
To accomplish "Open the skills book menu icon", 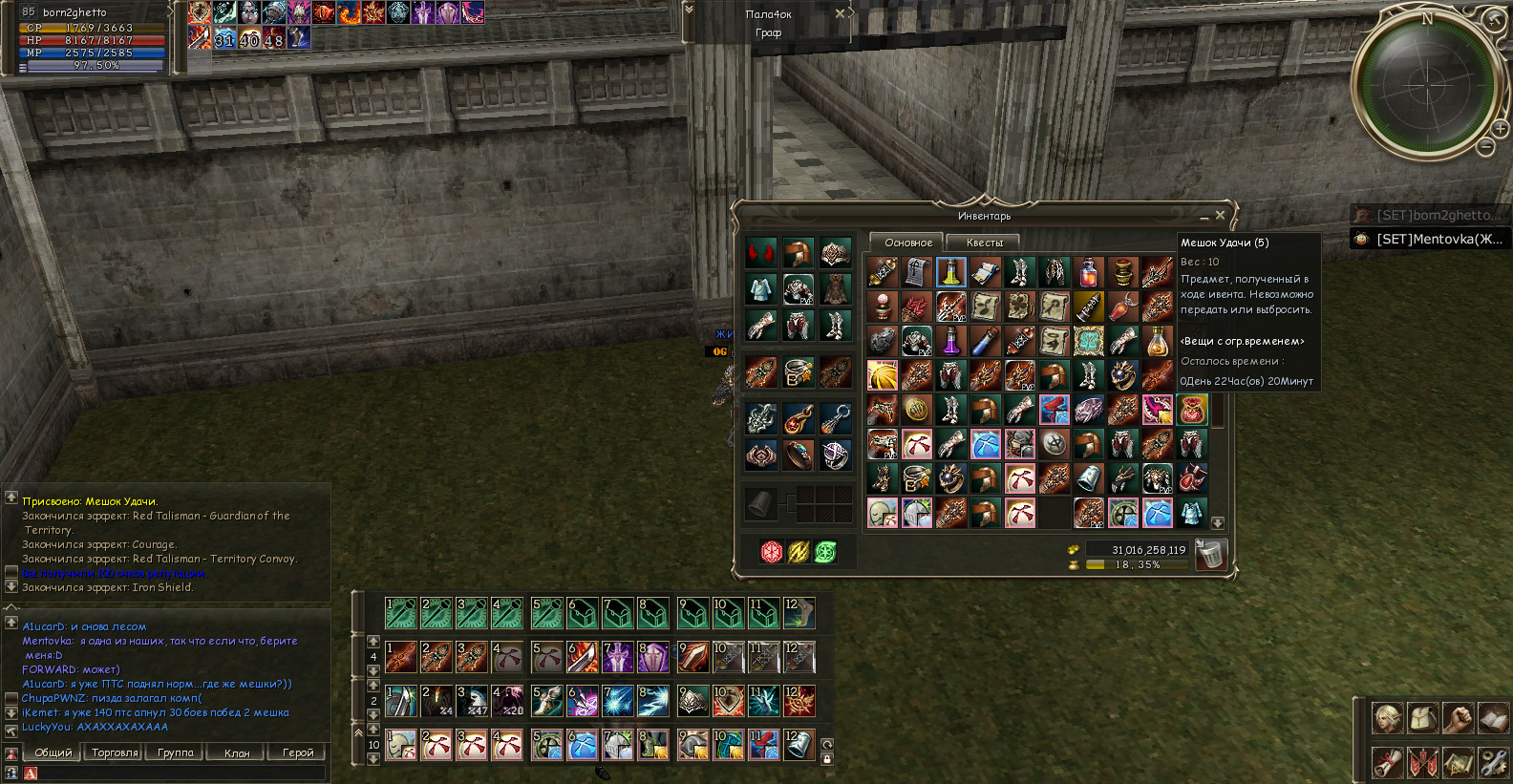I will [x=1492, y=718].
